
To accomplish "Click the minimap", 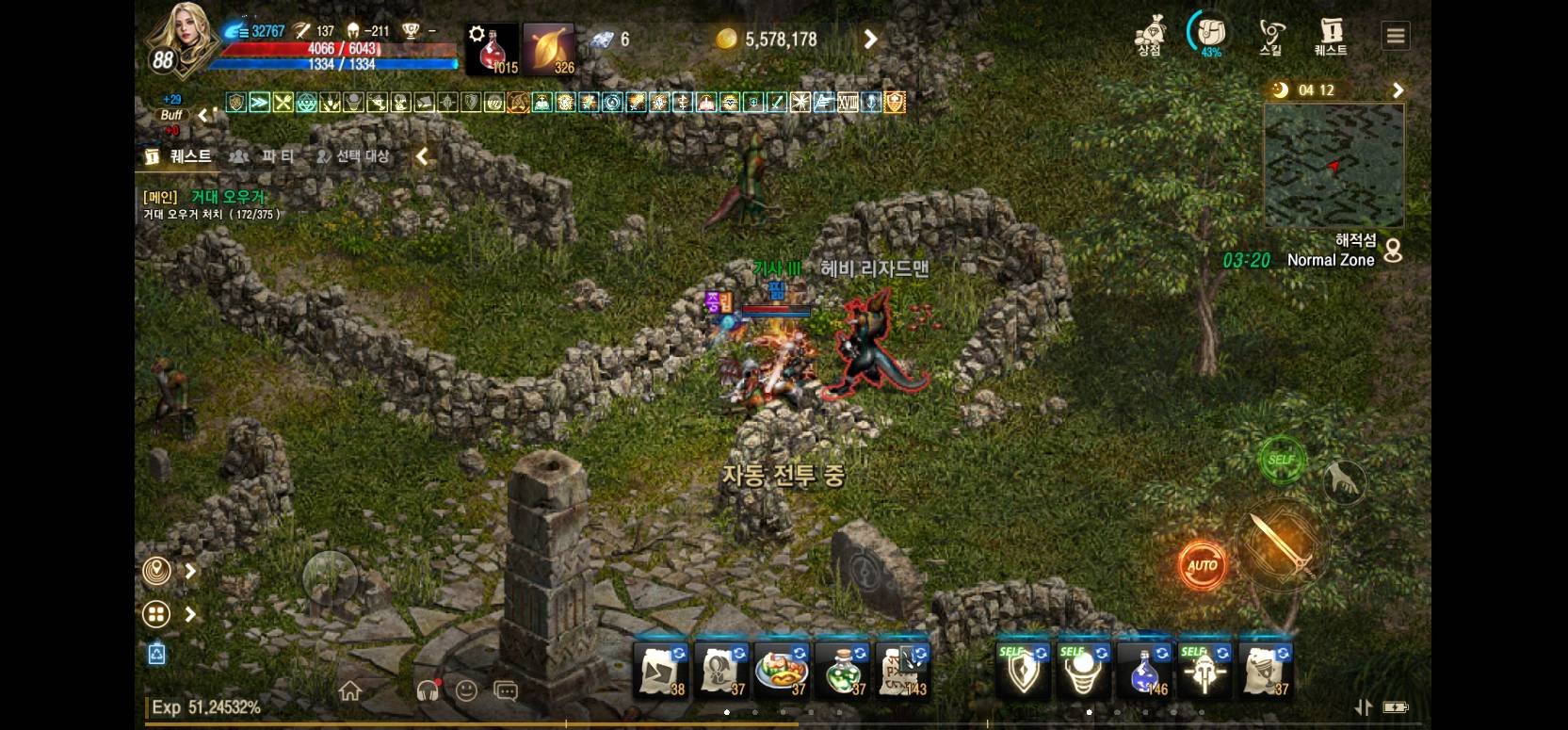I will (x=1334, y=166).
